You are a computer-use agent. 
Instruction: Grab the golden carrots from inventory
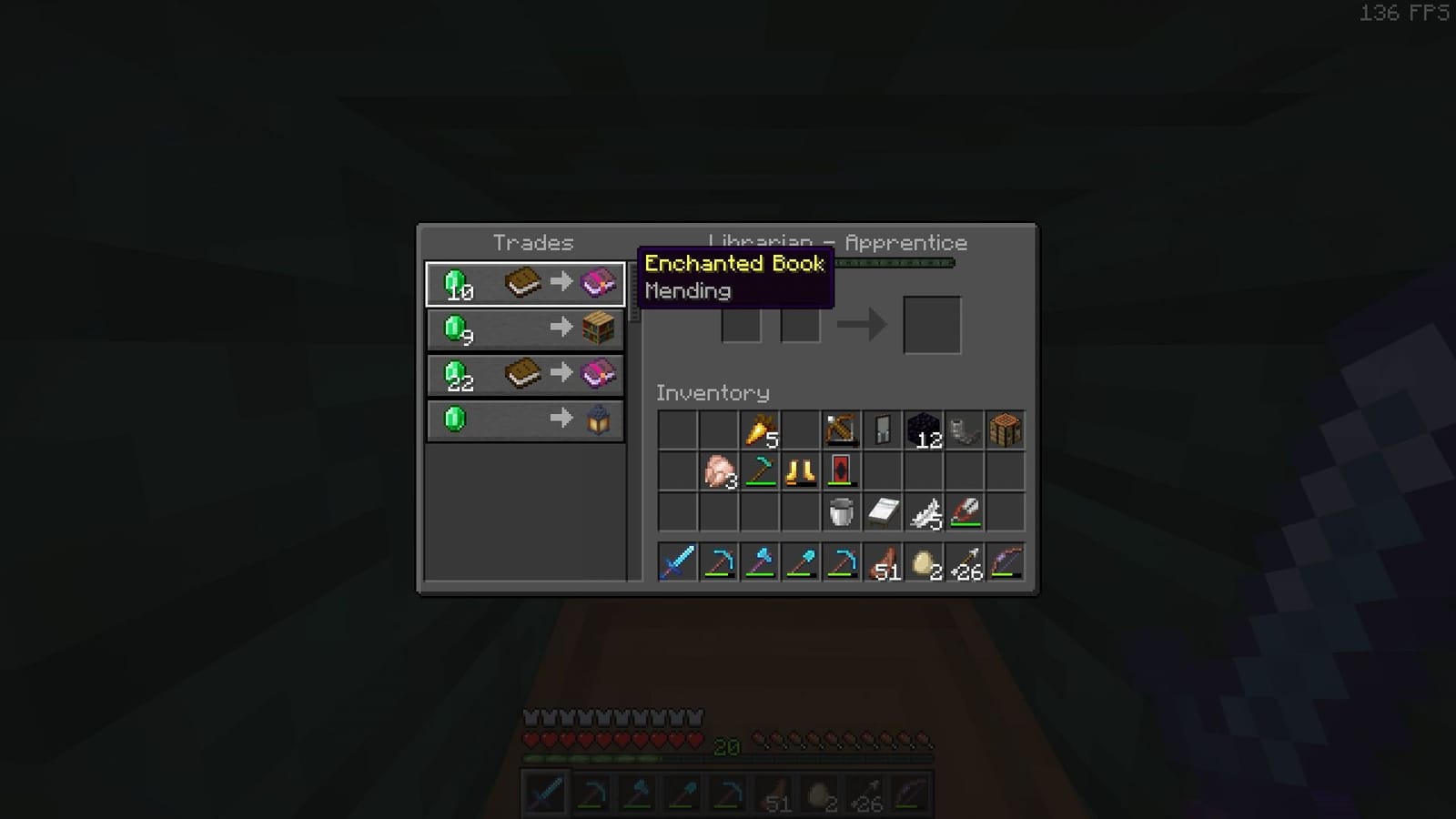[760, 430]
